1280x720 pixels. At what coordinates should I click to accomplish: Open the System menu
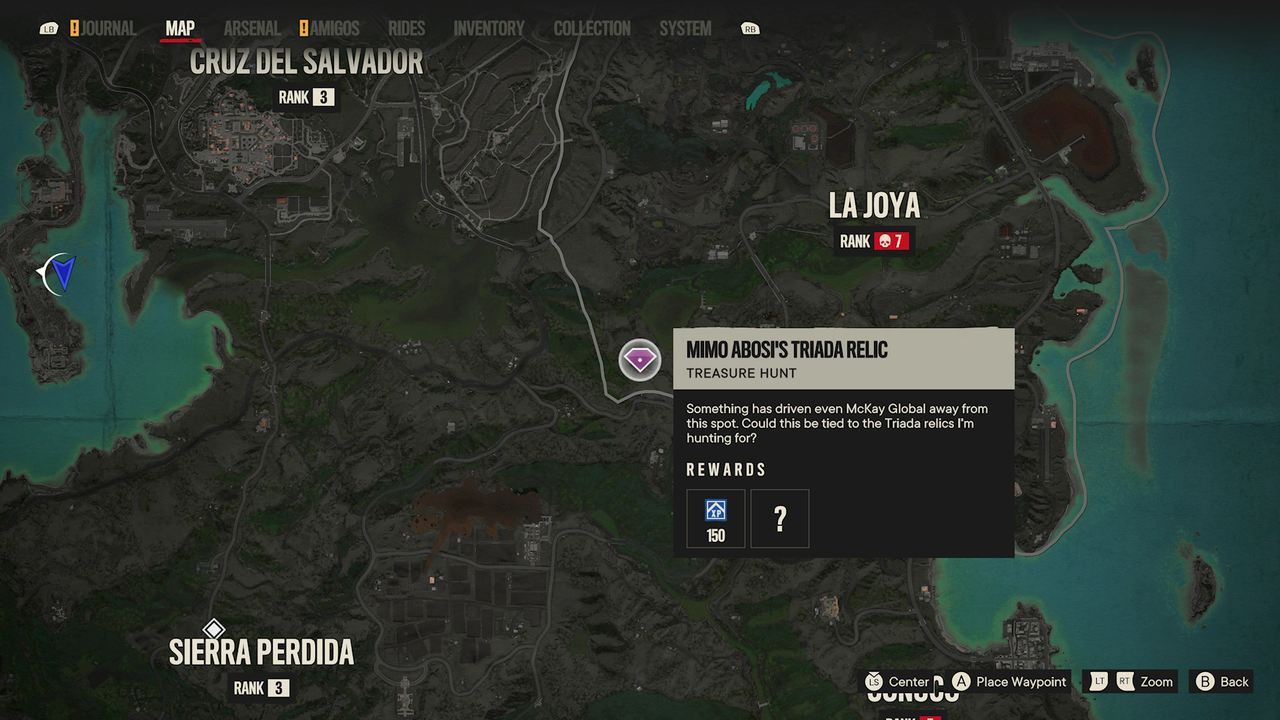click(x=684, y=28)
